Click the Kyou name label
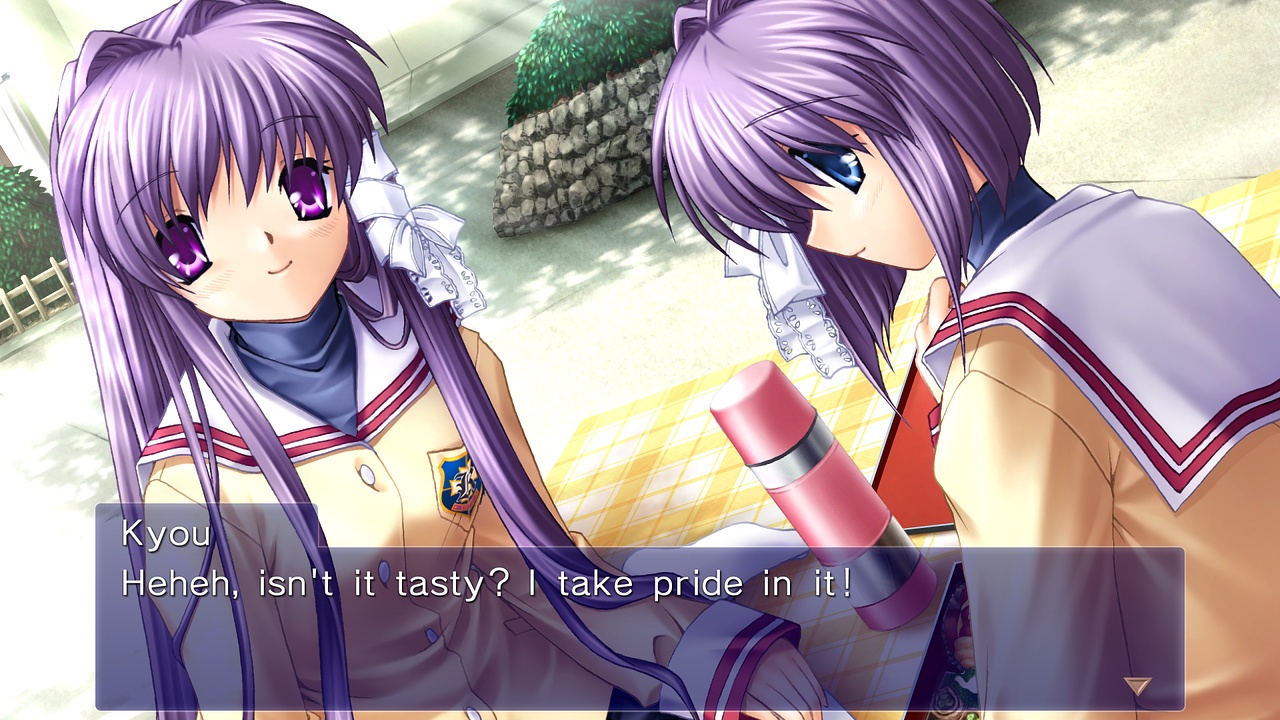Screen dimensions: 1280x720 tap(166, 535)
